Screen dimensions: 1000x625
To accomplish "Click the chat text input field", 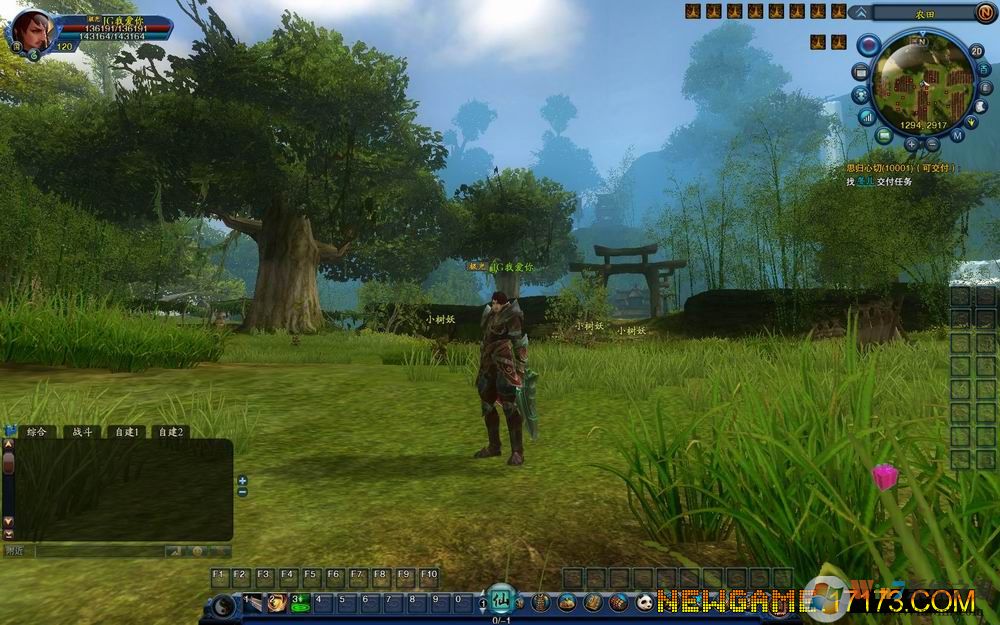I will coord(98,551).
